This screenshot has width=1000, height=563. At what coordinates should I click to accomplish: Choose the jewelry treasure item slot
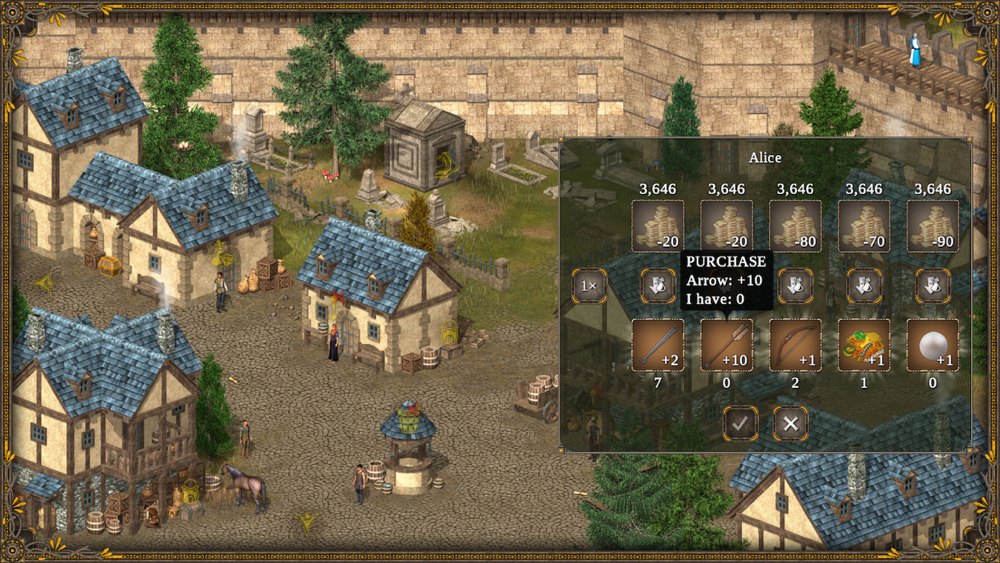point(864,345)
